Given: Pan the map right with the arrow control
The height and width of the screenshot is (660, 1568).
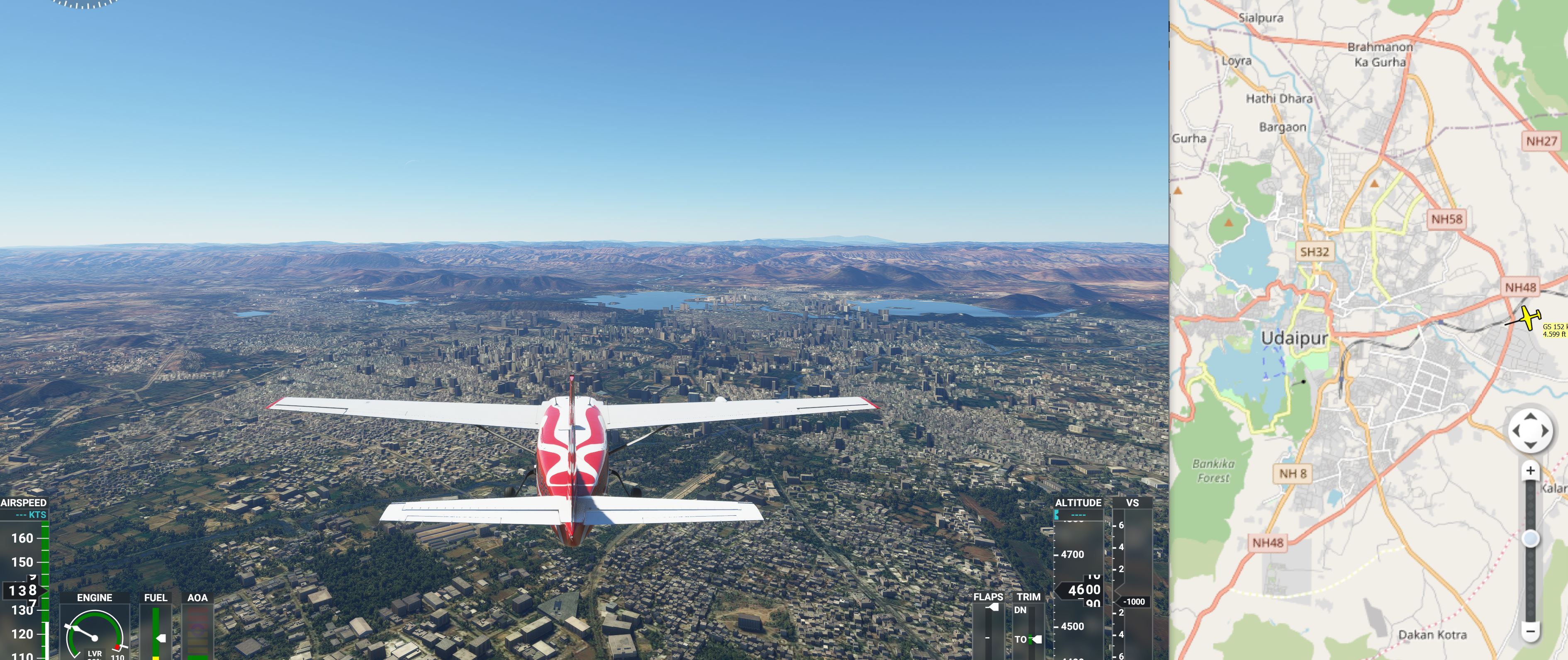Looking at the screenshot, I should pos(1544,431).
